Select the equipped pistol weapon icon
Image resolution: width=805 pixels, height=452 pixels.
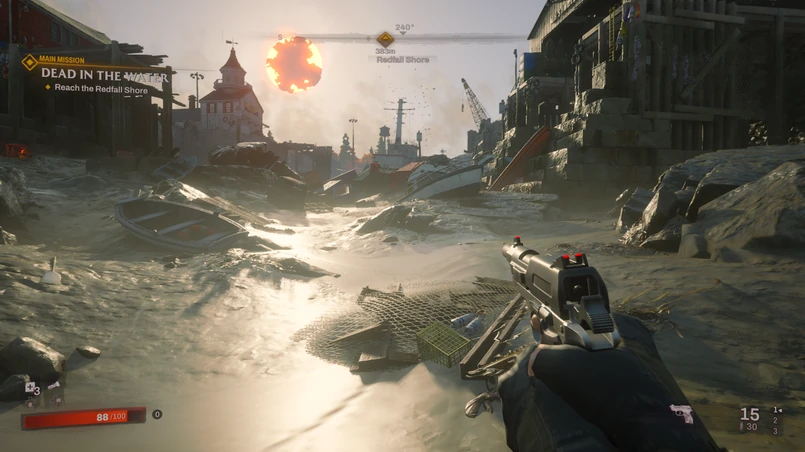pyautogui.click(x=682, y=414)
